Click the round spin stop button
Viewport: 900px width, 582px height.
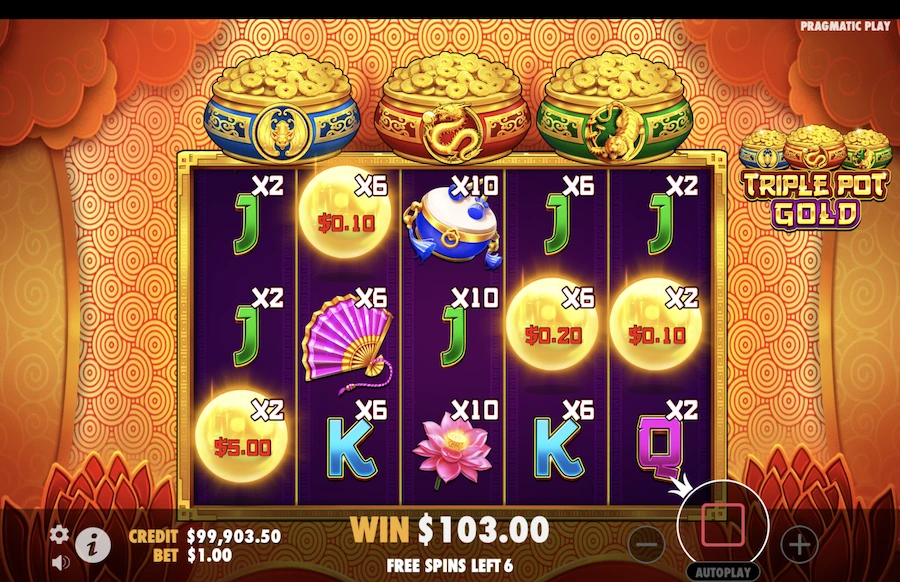723,521
